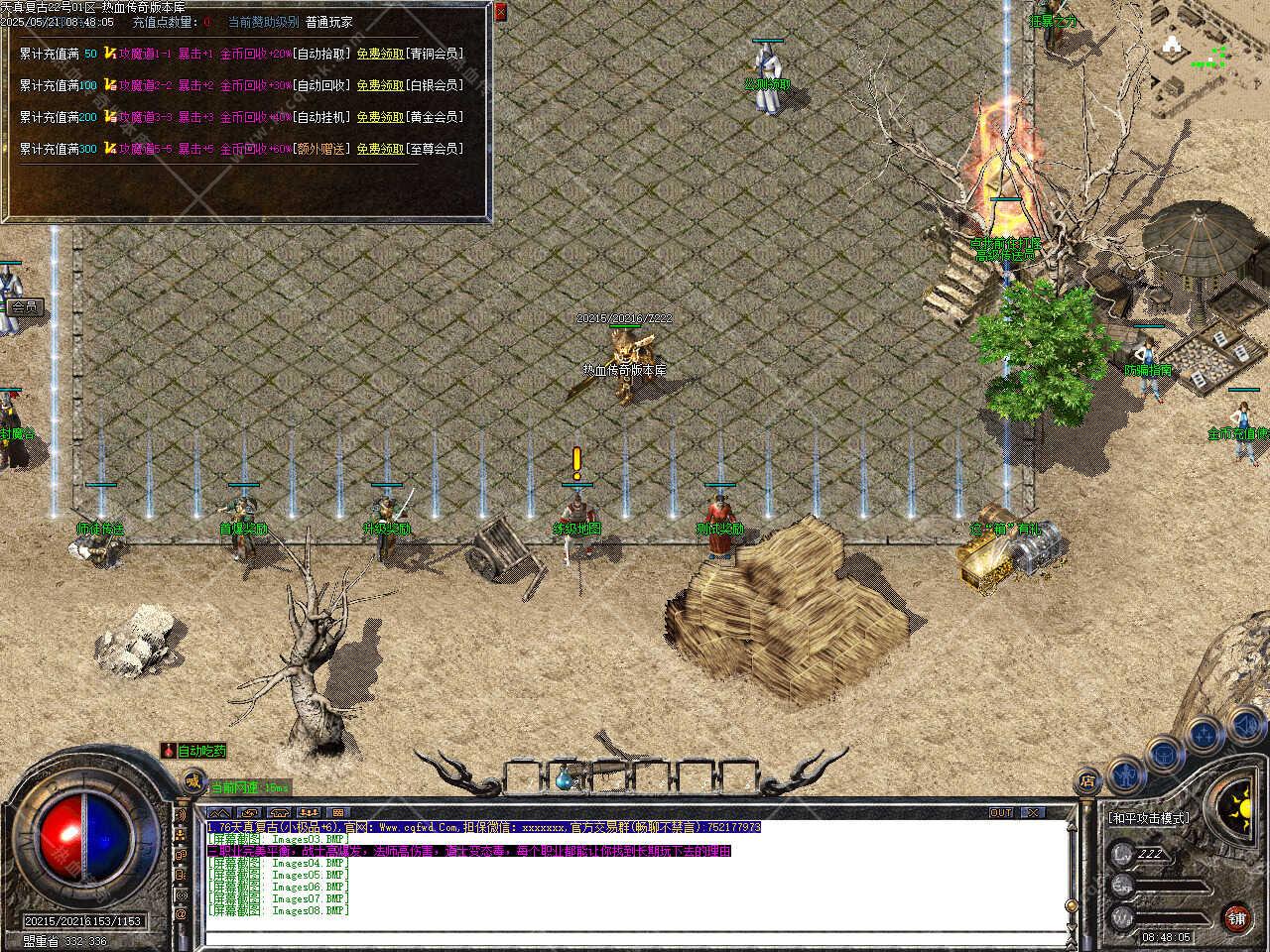This screenshot has height=952, width=1270.
Task: Switch the 和平攻击模式 attack mode label
Action: [x=1148, y=818]
